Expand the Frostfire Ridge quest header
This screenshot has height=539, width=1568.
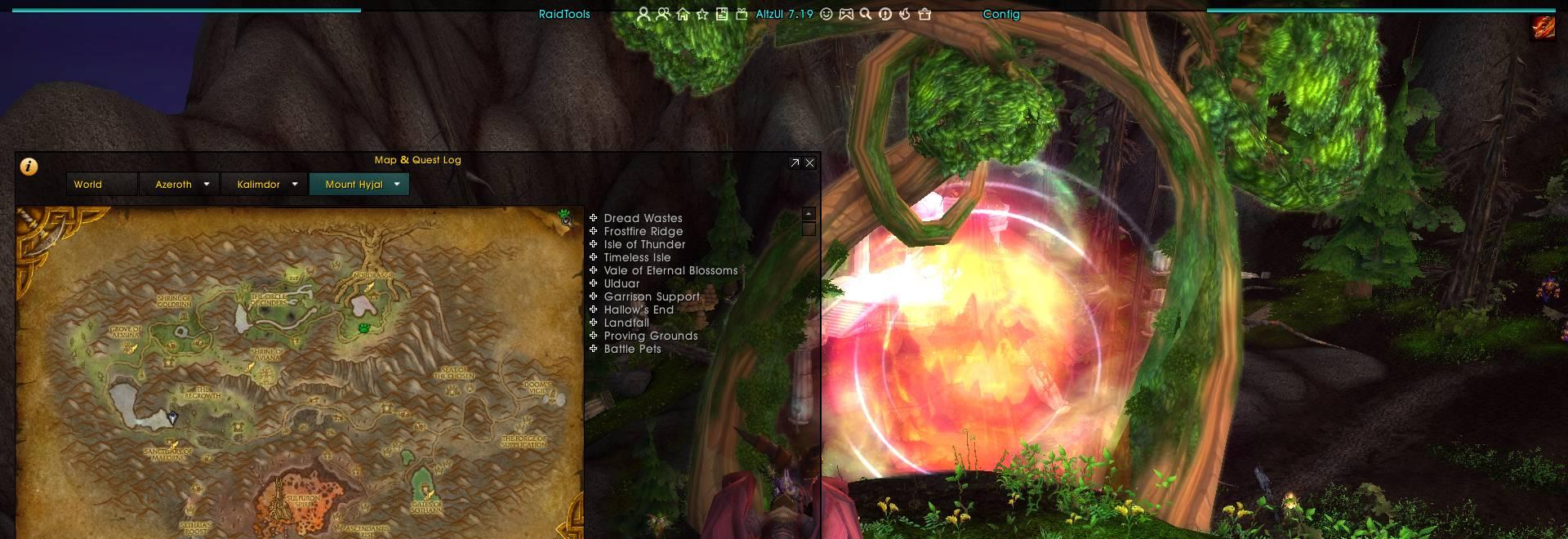click(594, 231)
